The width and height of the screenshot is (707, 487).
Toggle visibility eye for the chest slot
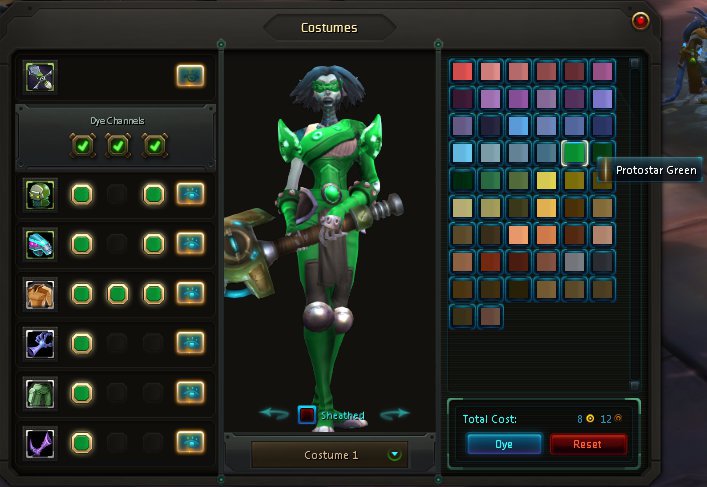(190, 293)
